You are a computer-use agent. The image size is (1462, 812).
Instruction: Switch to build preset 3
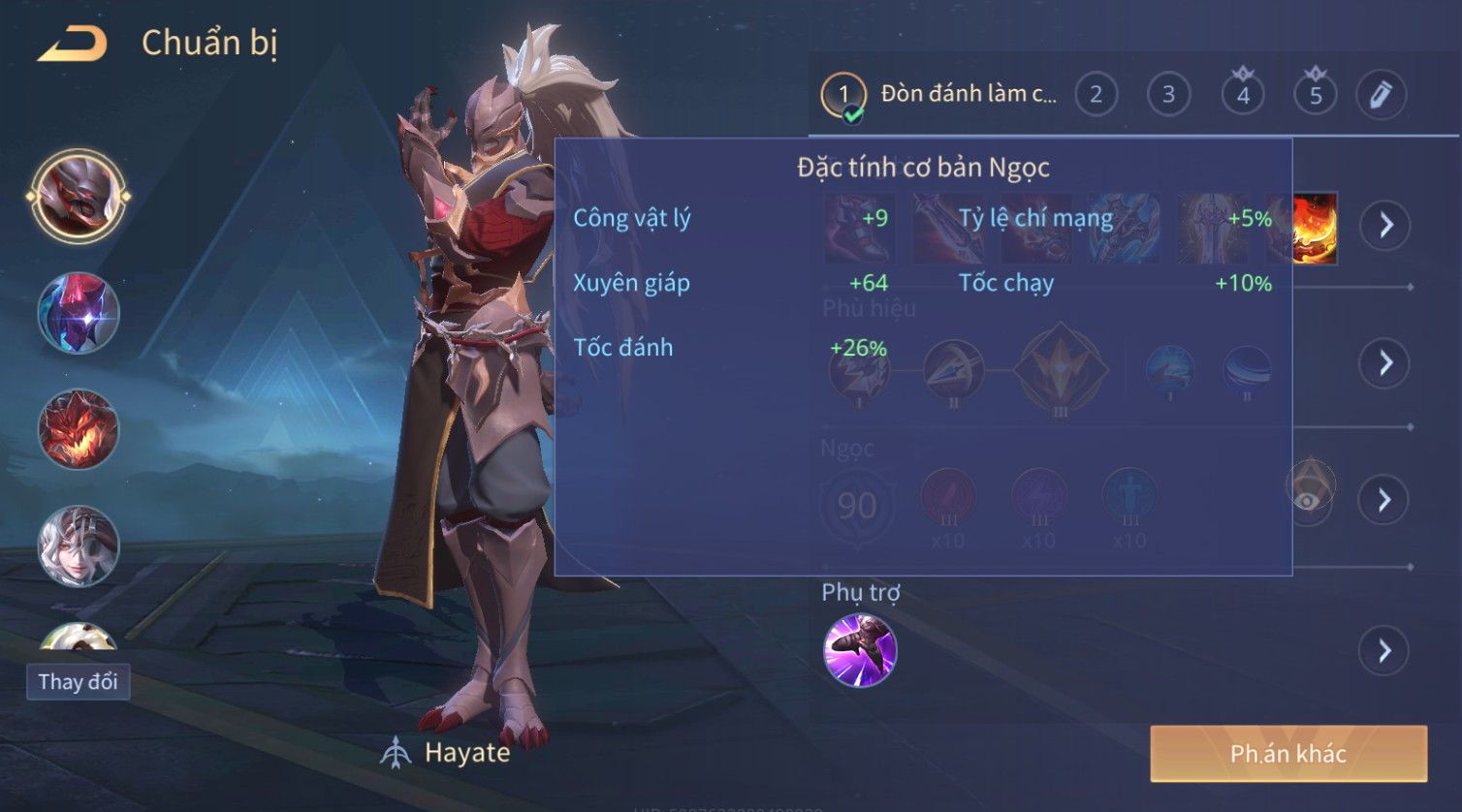click(1168, 95)
